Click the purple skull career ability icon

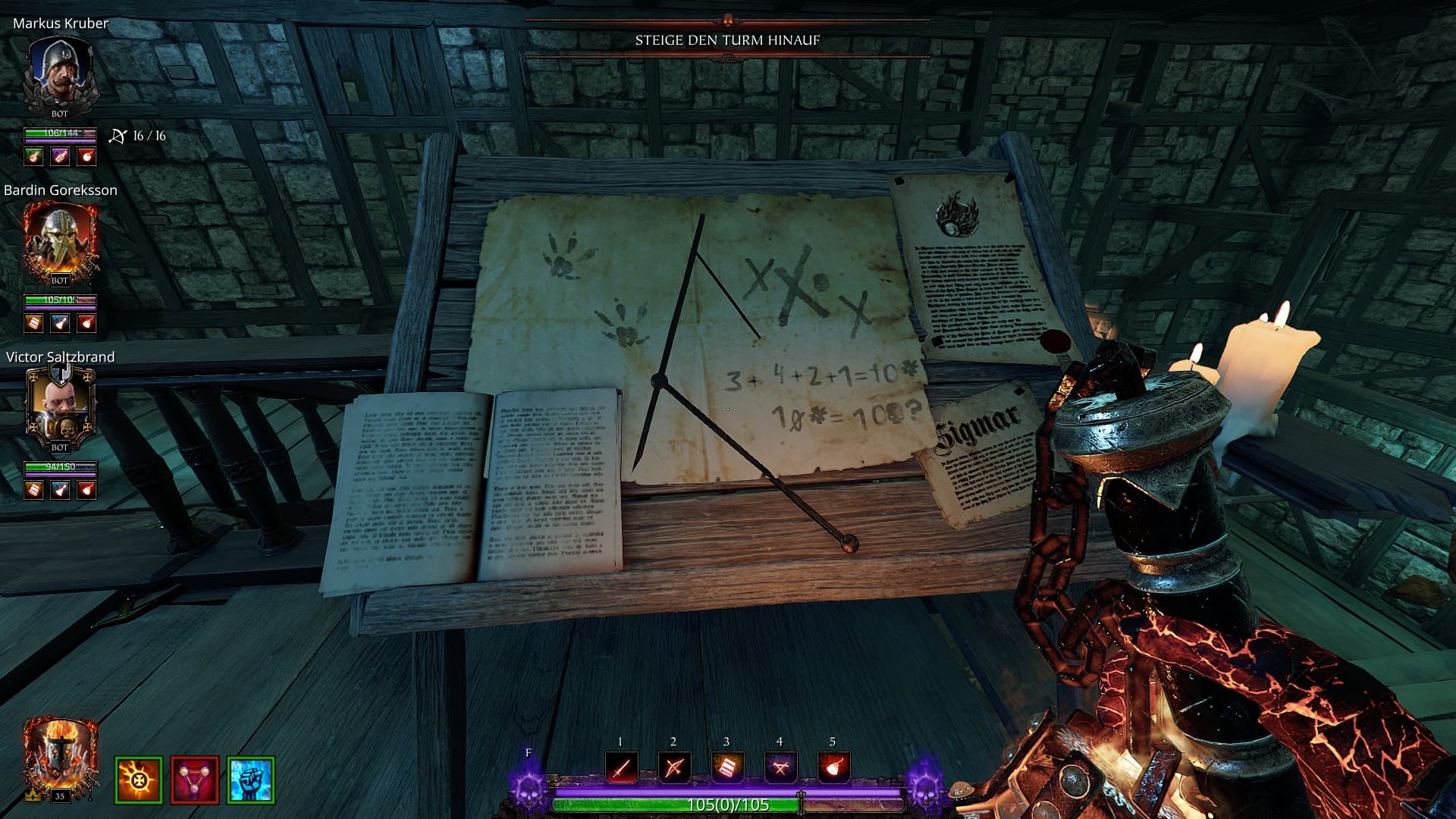[529, 789]
